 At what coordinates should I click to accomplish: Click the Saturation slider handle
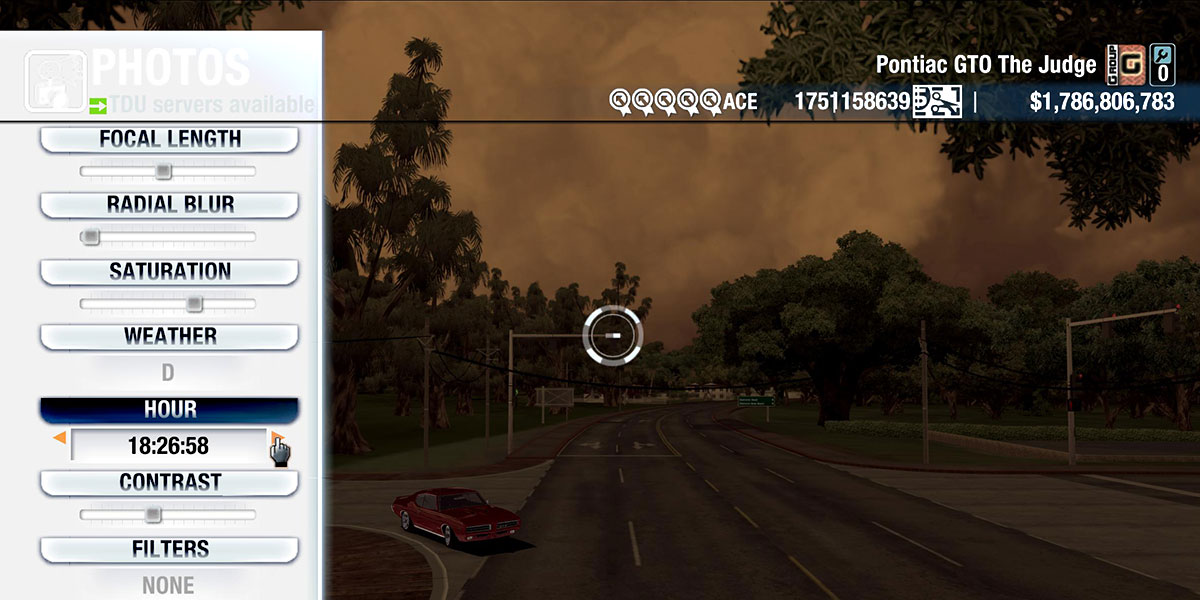tap(194, 303)
